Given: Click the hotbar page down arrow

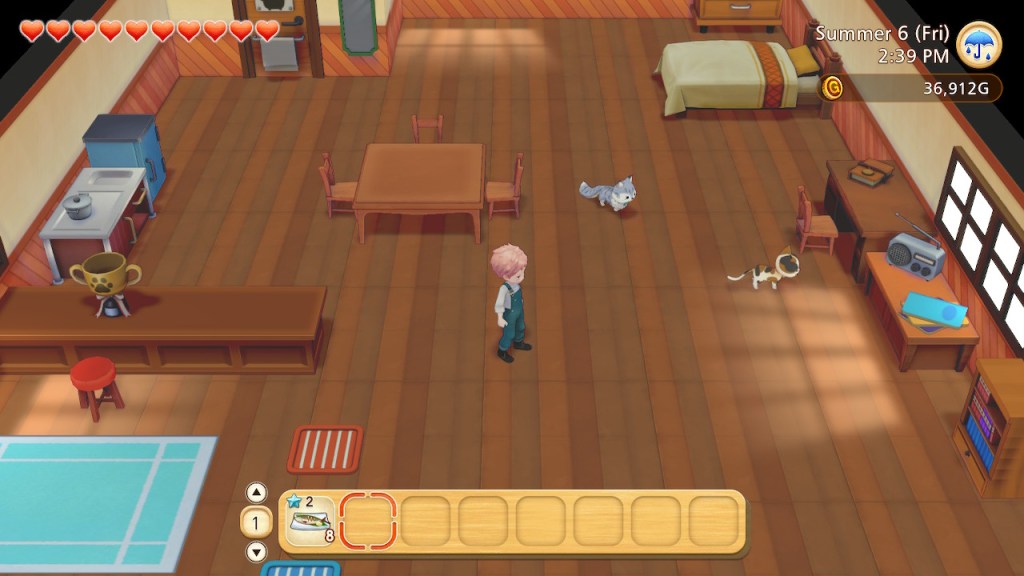Looking at the screenshot, I should pyautogui.click(x=256, y=551).
